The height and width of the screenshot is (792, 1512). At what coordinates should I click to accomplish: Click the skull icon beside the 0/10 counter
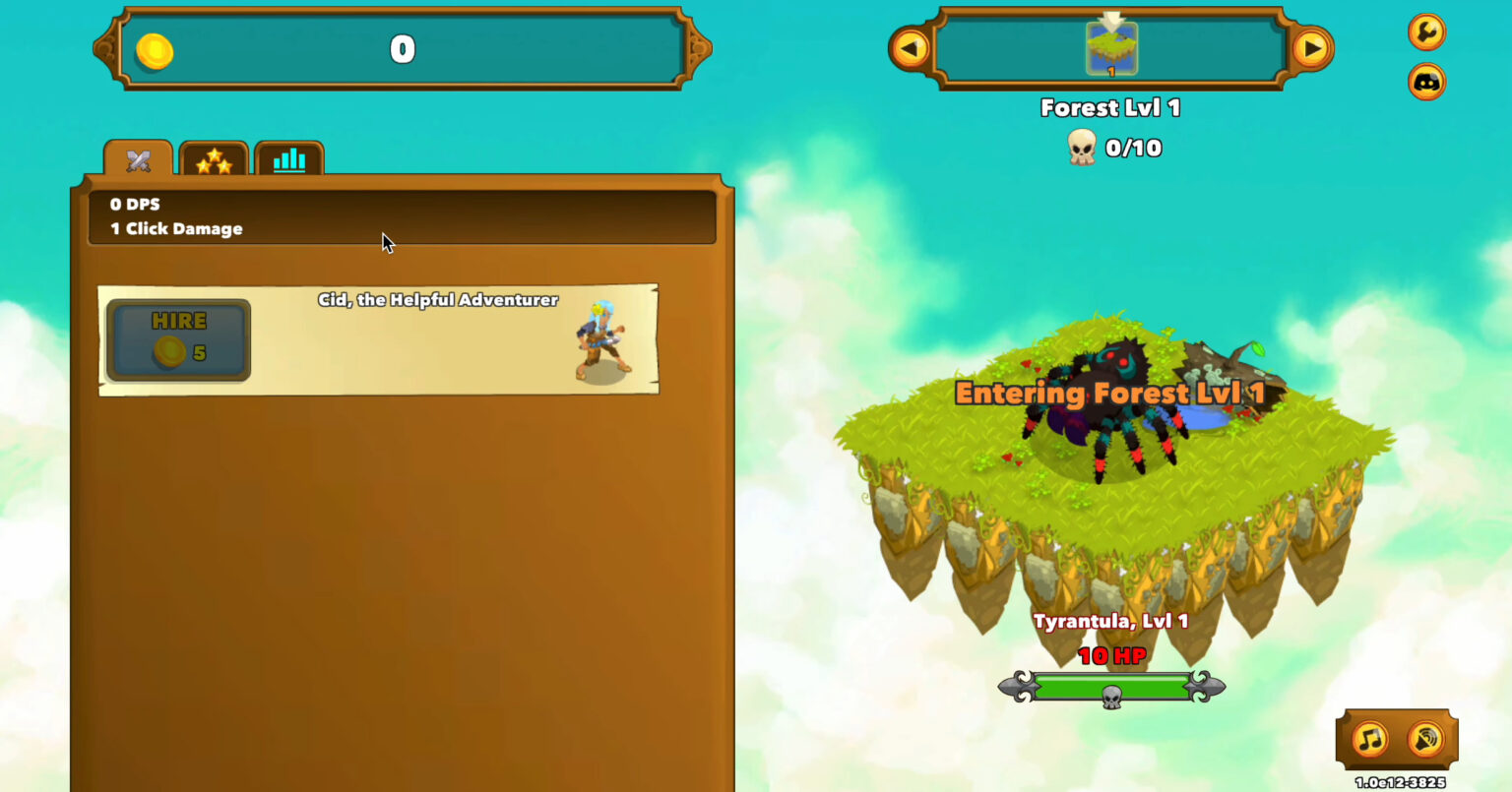pos(1082,148)
